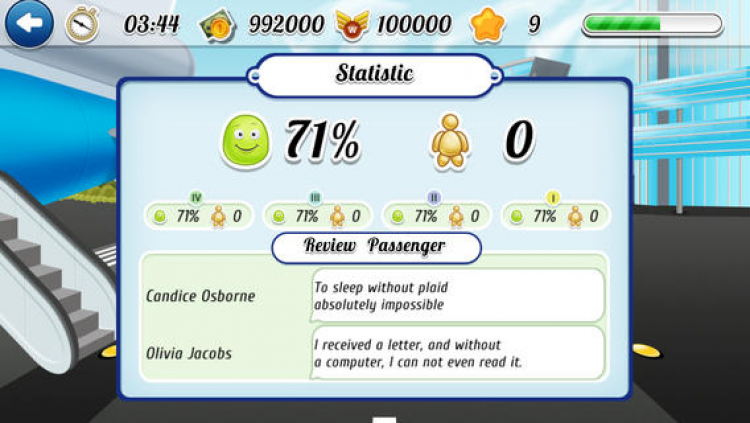Tap the cash money icon

click(217, 24)
